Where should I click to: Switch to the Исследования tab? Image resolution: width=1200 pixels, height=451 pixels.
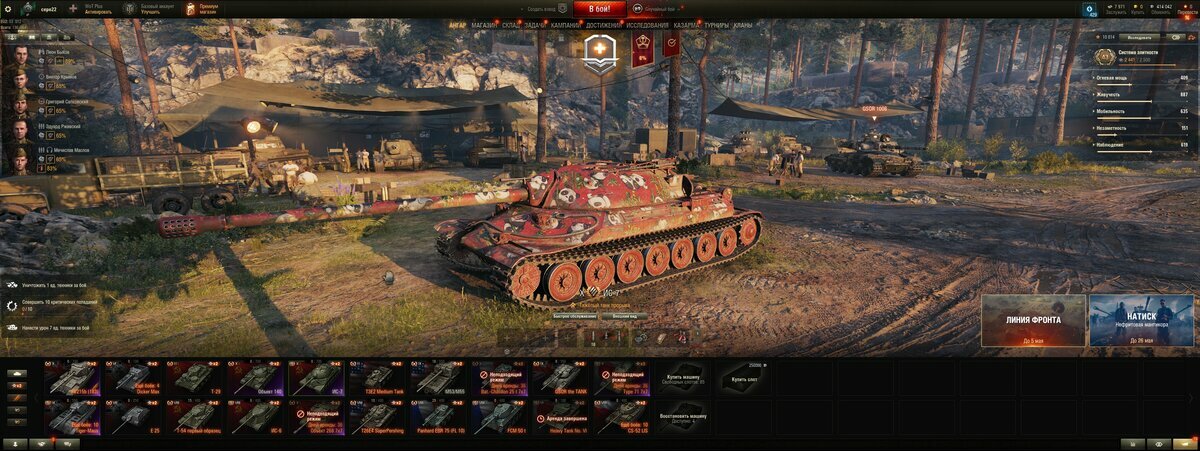click(648, 25)
